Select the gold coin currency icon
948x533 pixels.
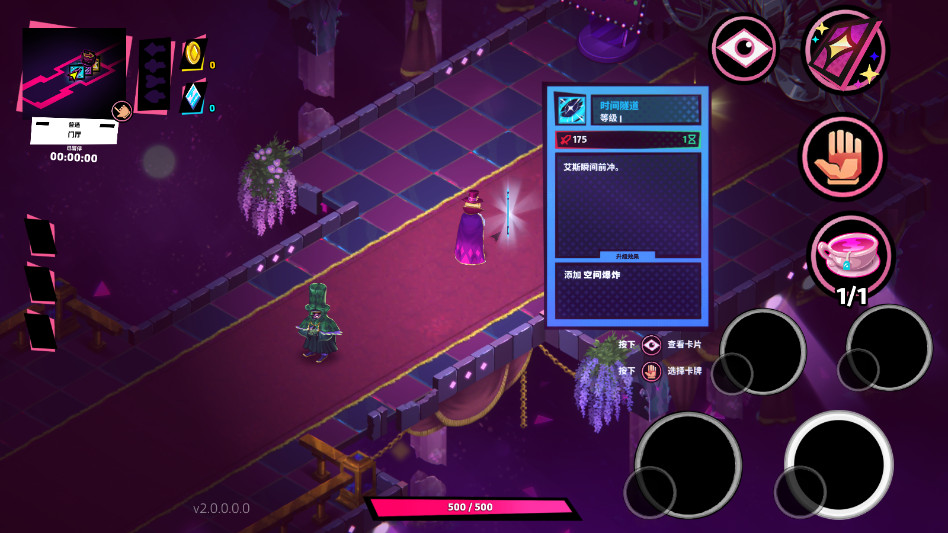click(x=193, y=53)
